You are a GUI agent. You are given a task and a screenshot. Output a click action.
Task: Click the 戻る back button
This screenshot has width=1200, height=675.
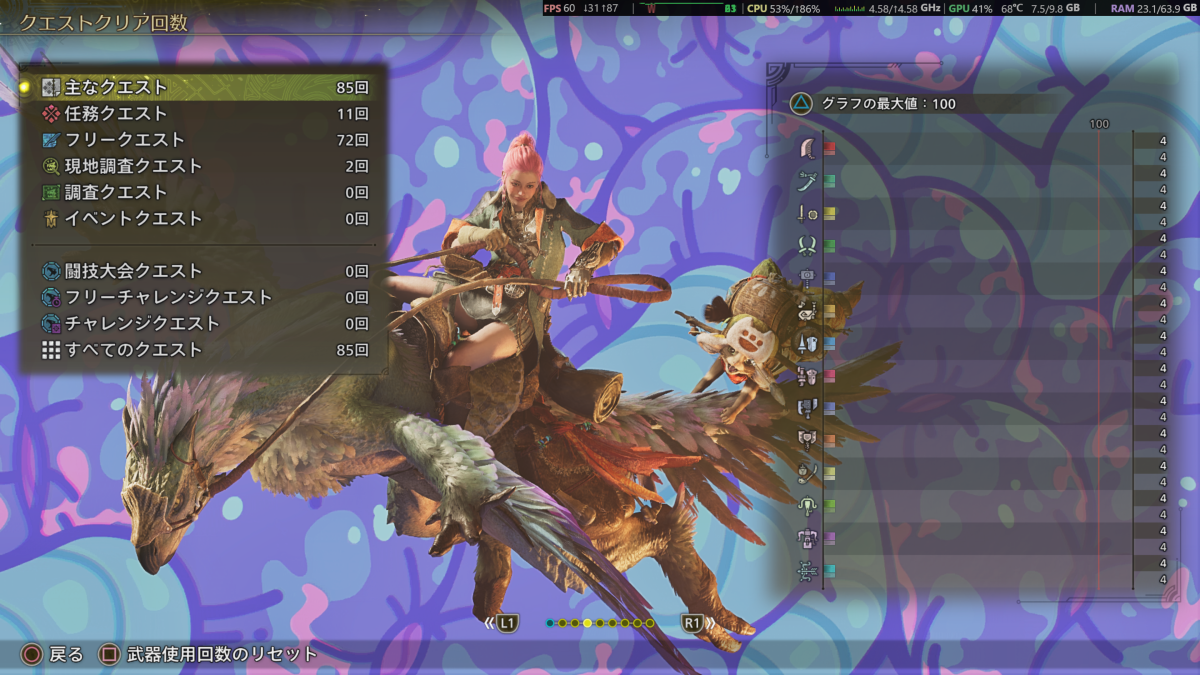click(54, 655)
